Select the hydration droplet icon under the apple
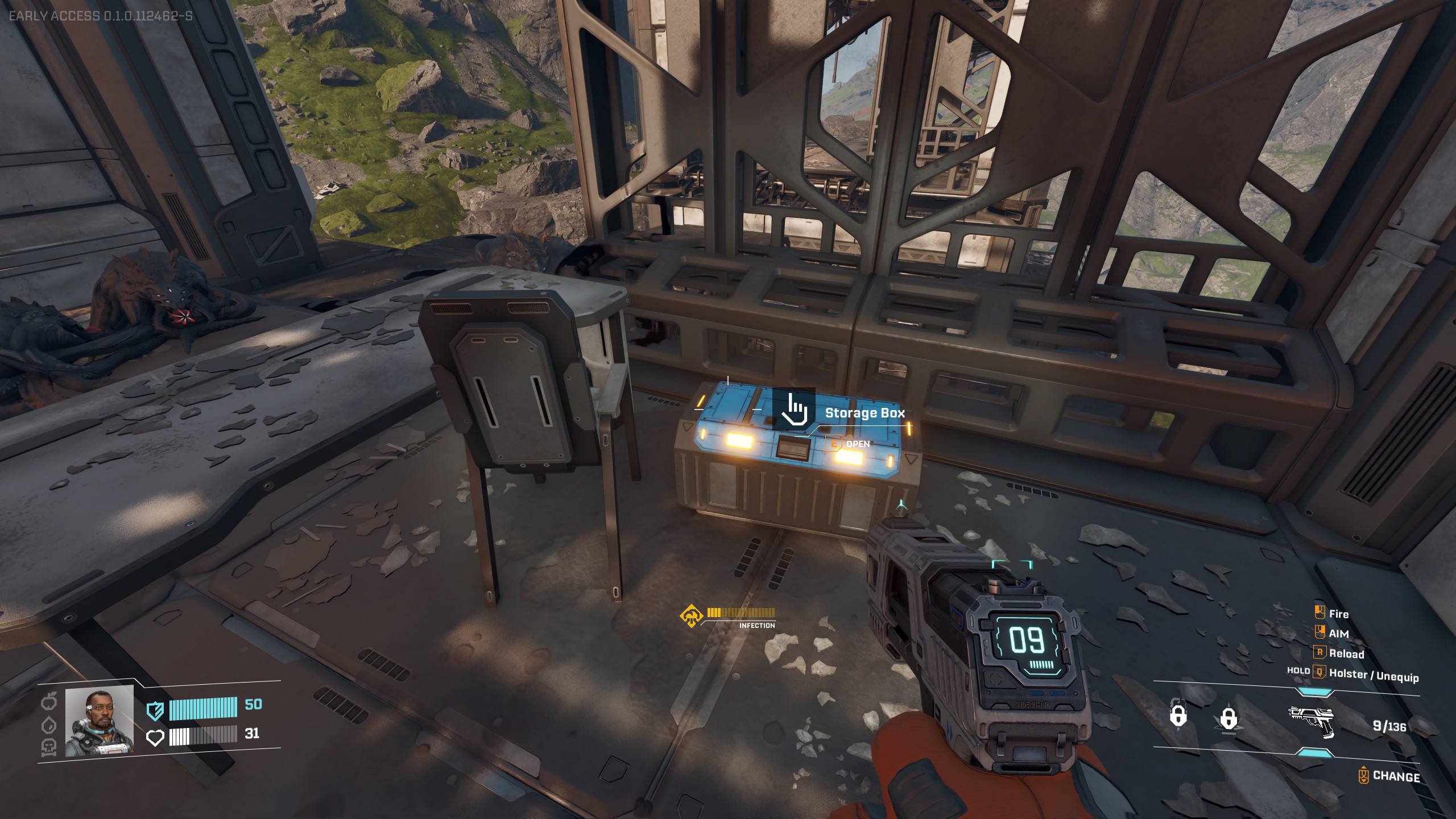The image size is (1456, 819). click(x=49, y=725)
